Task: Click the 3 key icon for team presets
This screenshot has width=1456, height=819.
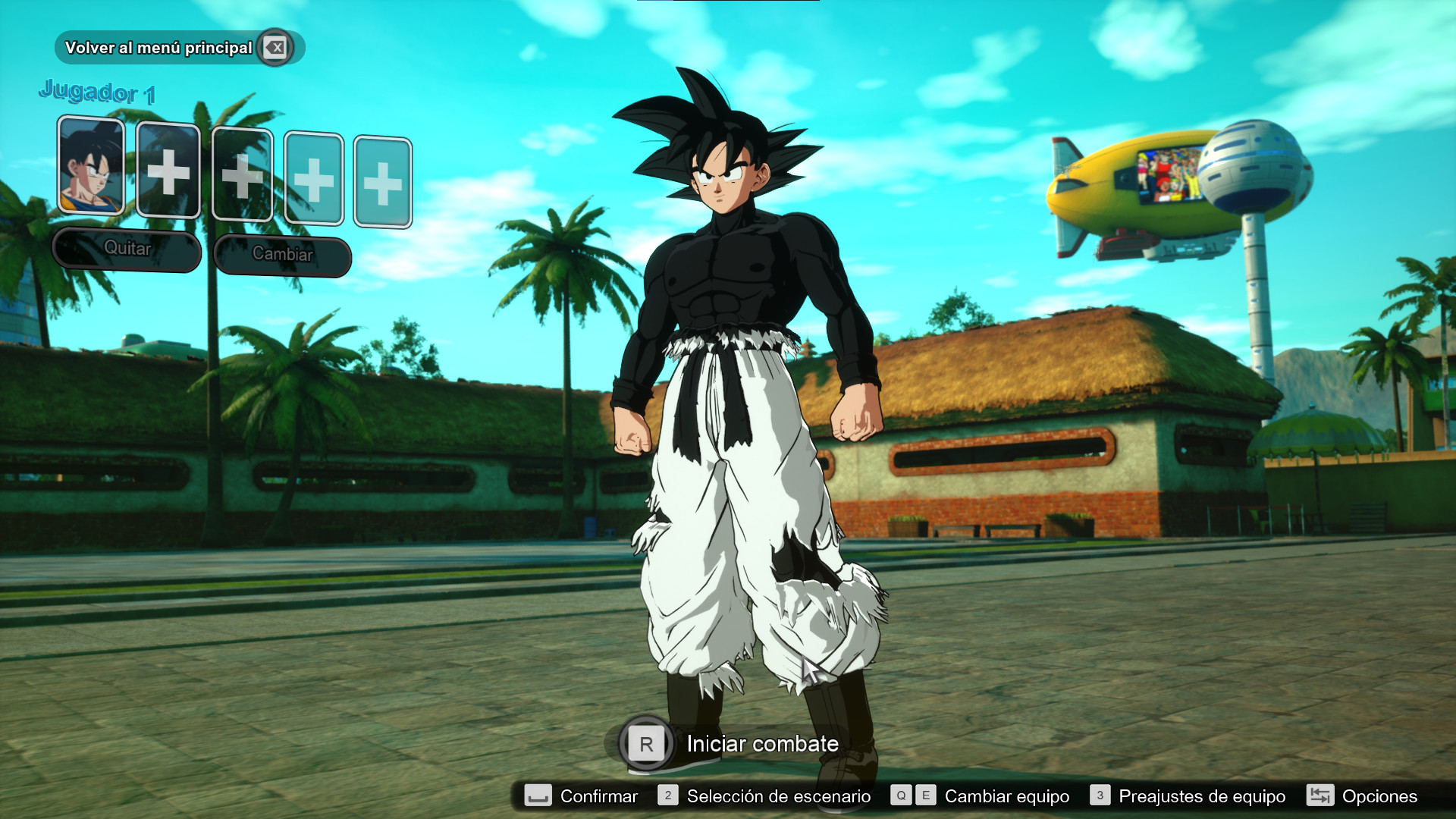Action: [1099, 796]
